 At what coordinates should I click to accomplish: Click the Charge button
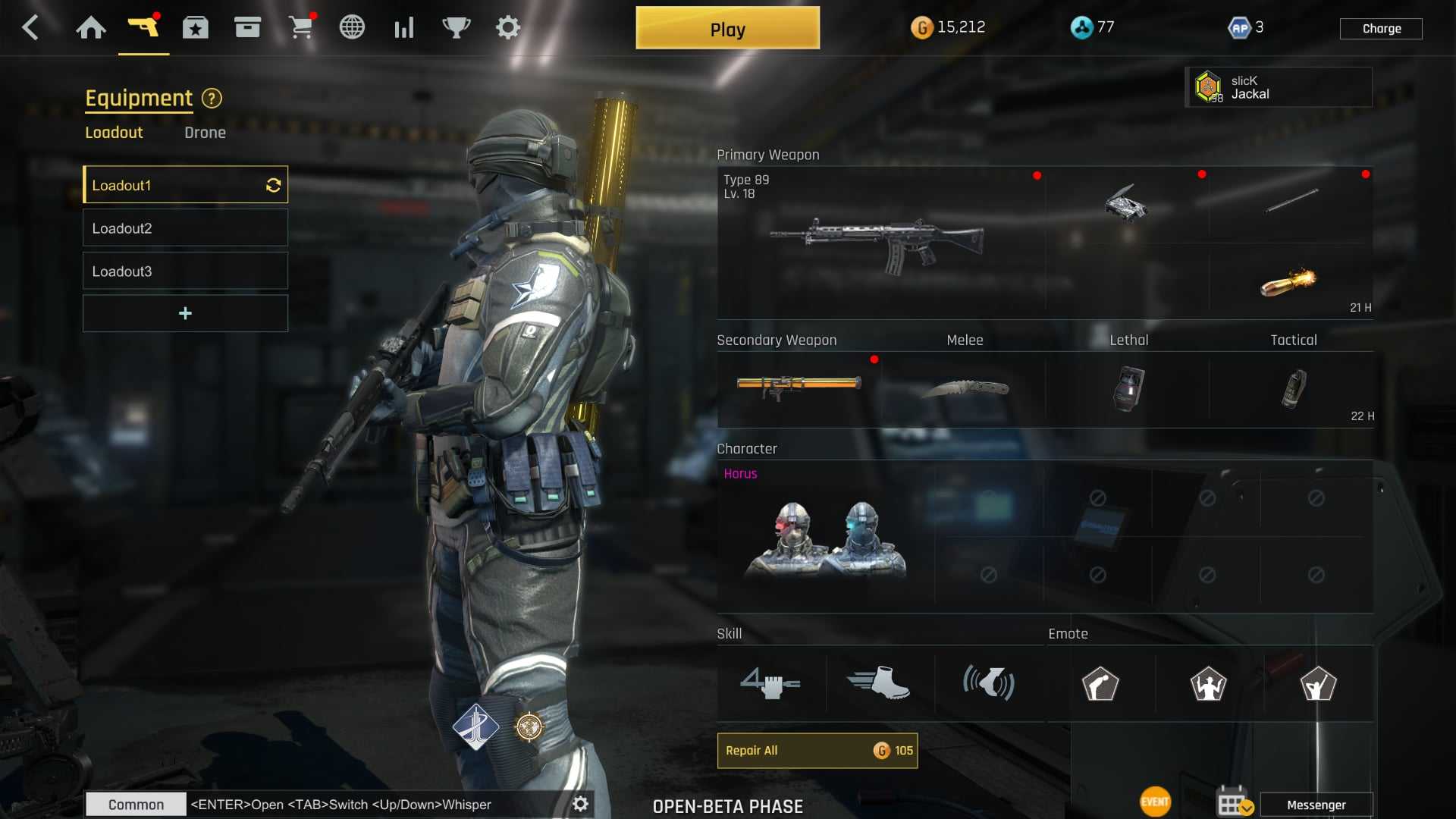pyautogui.click(x=1381, y=29)
